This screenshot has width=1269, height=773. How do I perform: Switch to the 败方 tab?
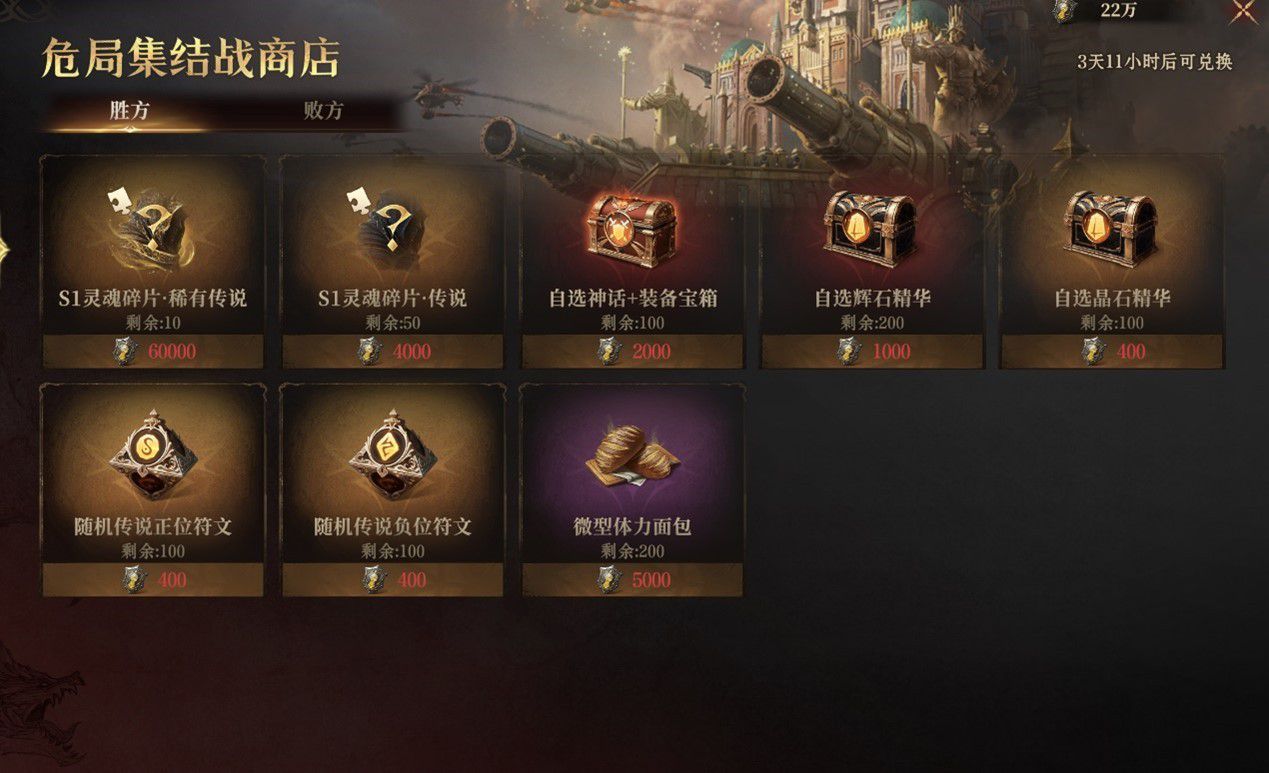(x=323, y=111)
